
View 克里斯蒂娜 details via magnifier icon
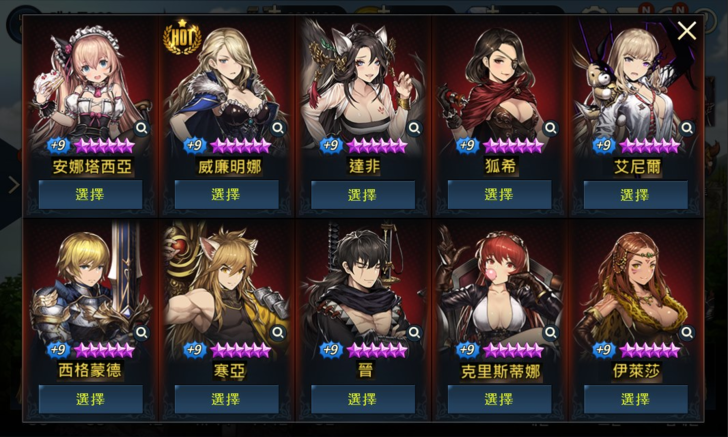[x=550, y=332]
